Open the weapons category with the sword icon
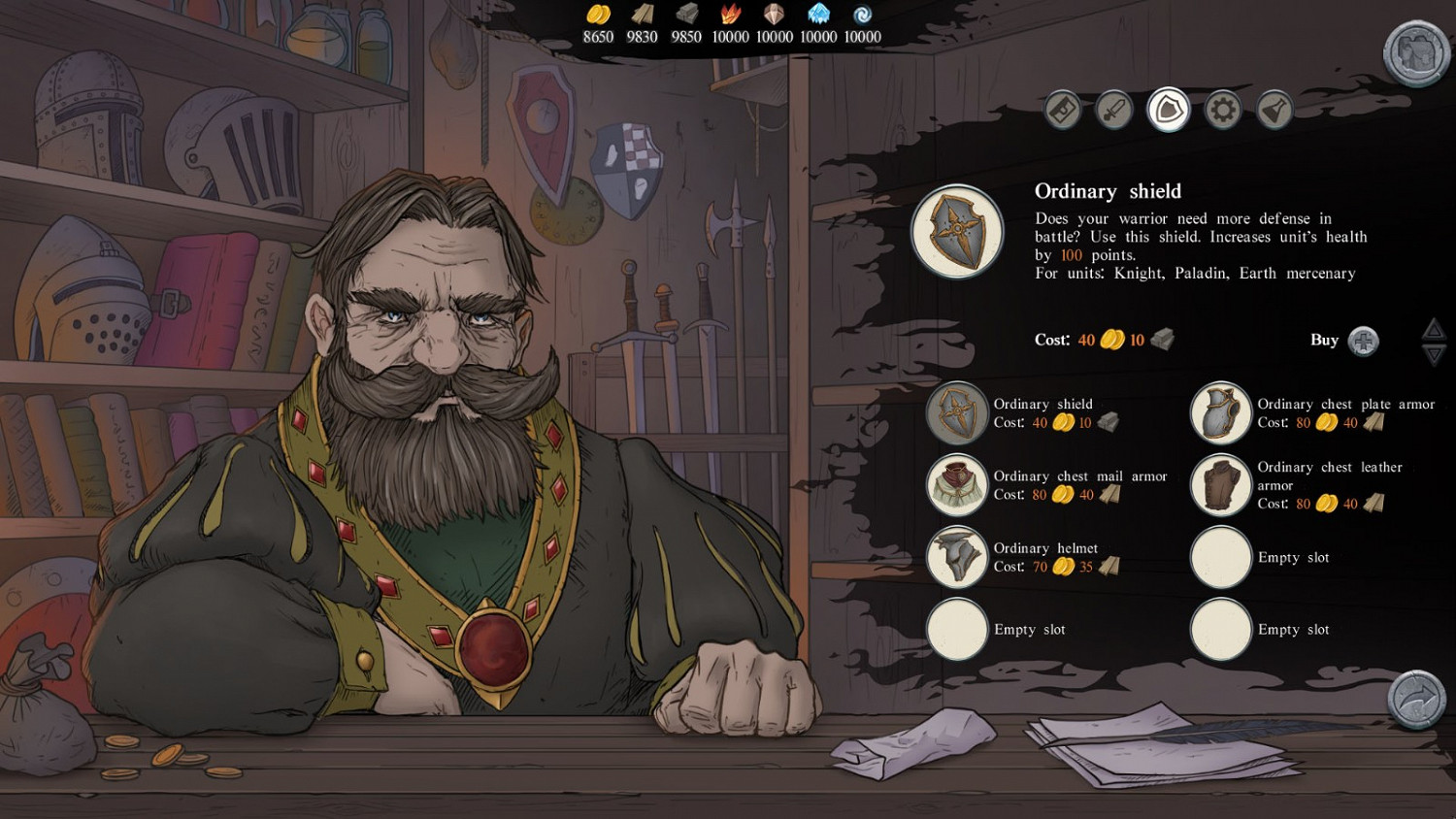This screenshot has width=1456, height=819. (1112, 110)
